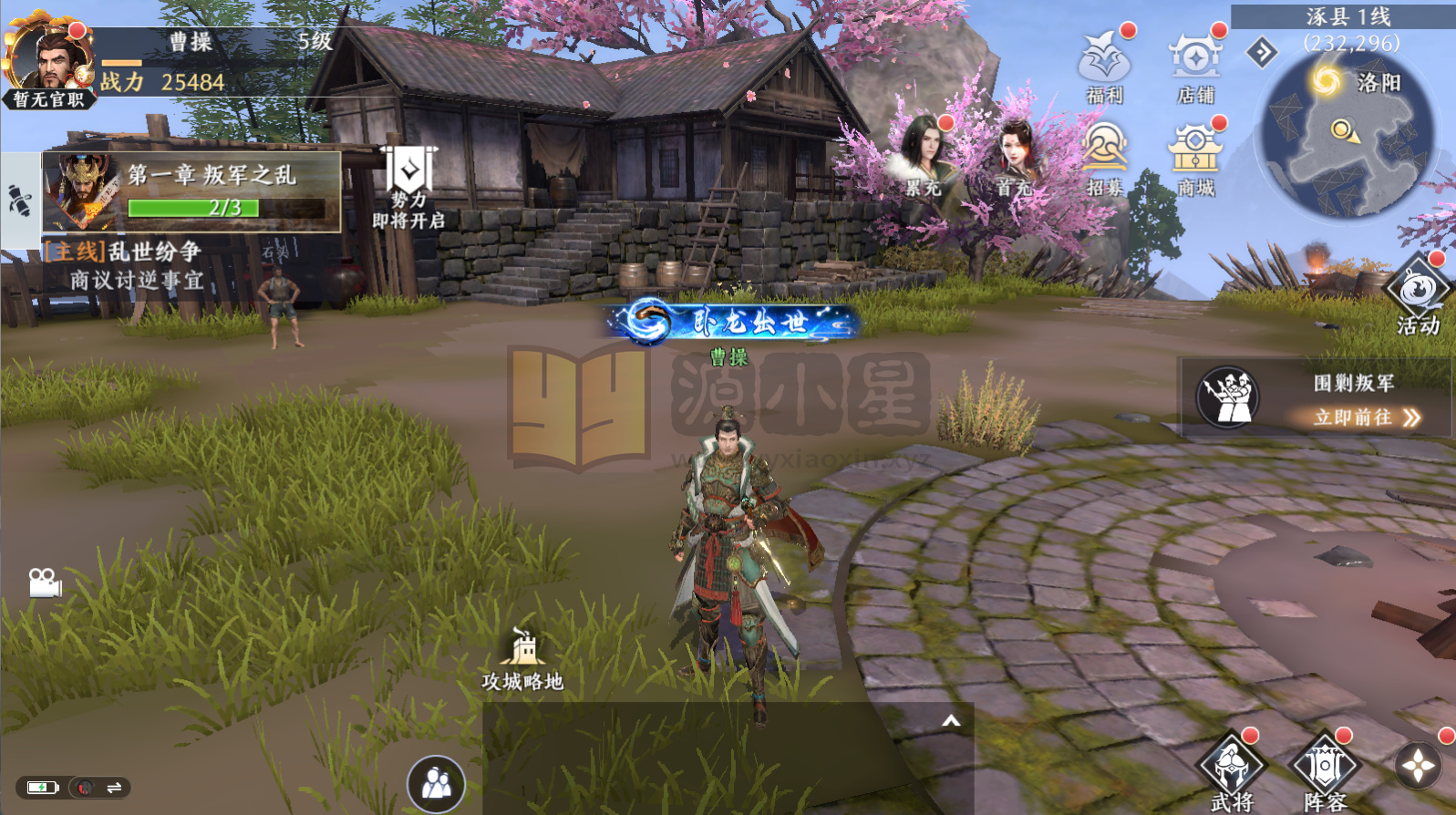
Task: Open the 福利 welfare rewards icon
Action: point(1104,62)
